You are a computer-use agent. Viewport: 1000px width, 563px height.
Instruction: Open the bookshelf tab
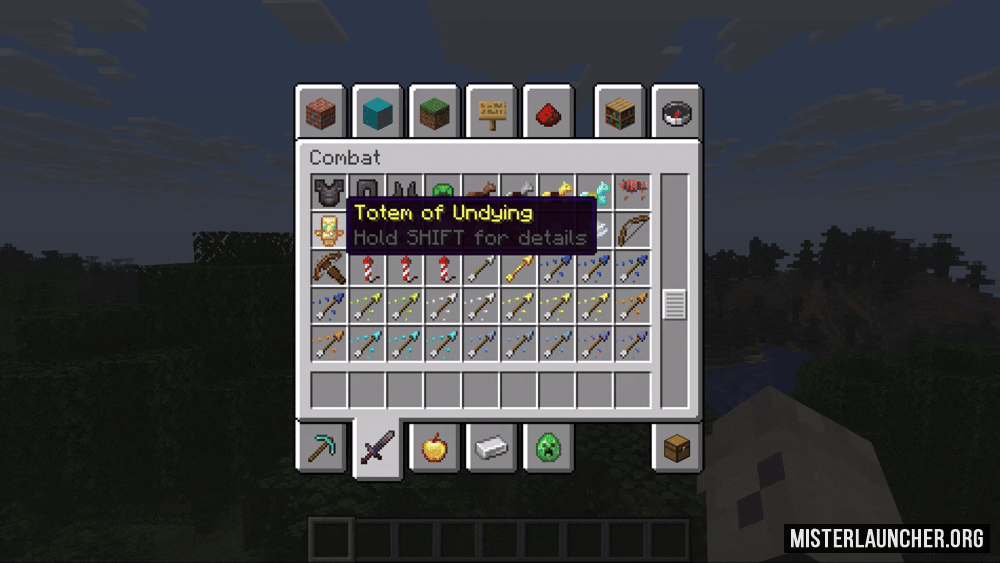tap(620, 113)
